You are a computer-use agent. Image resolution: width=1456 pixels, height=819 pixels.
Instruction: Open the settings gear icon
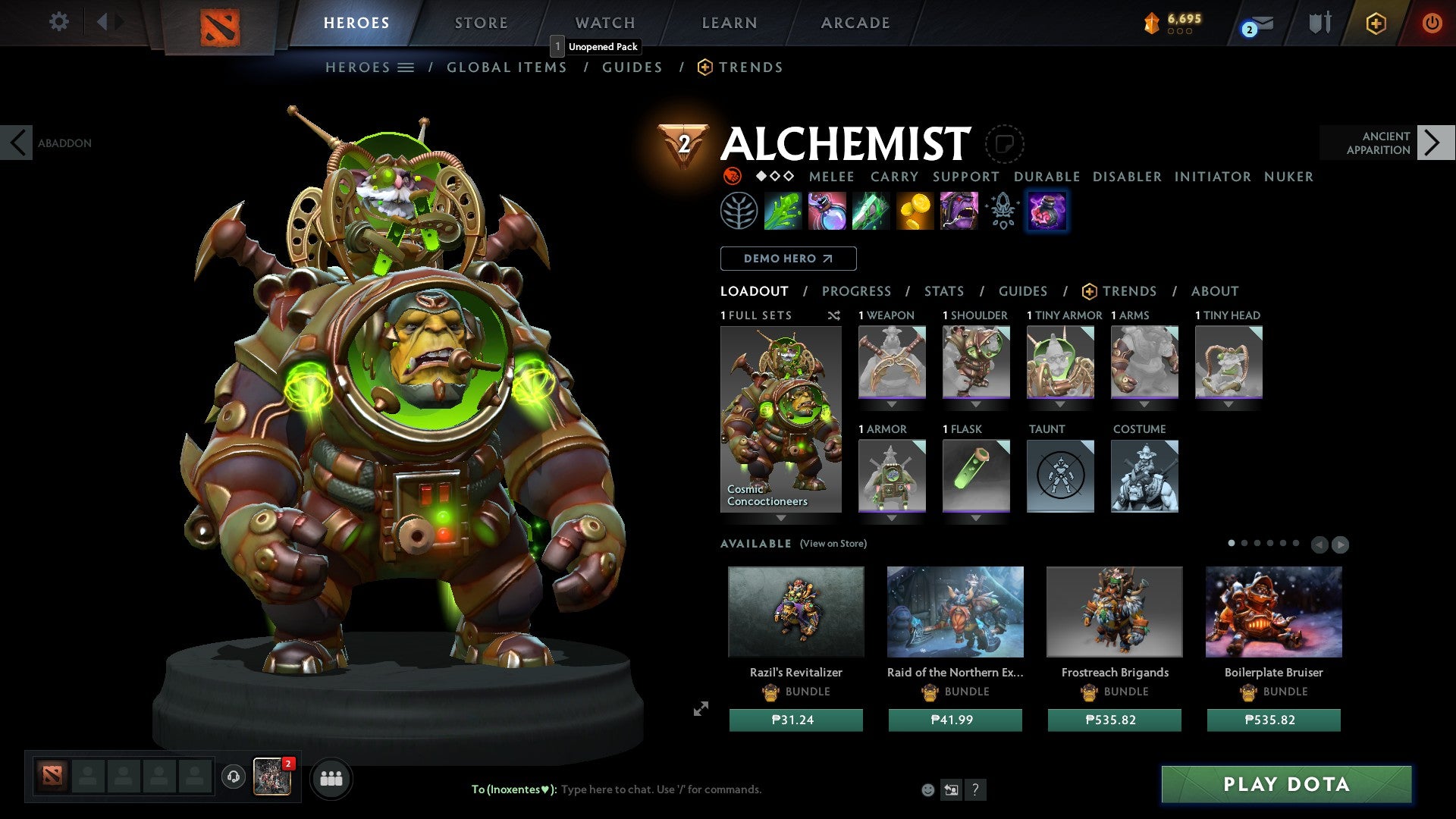tap(59, 22)
